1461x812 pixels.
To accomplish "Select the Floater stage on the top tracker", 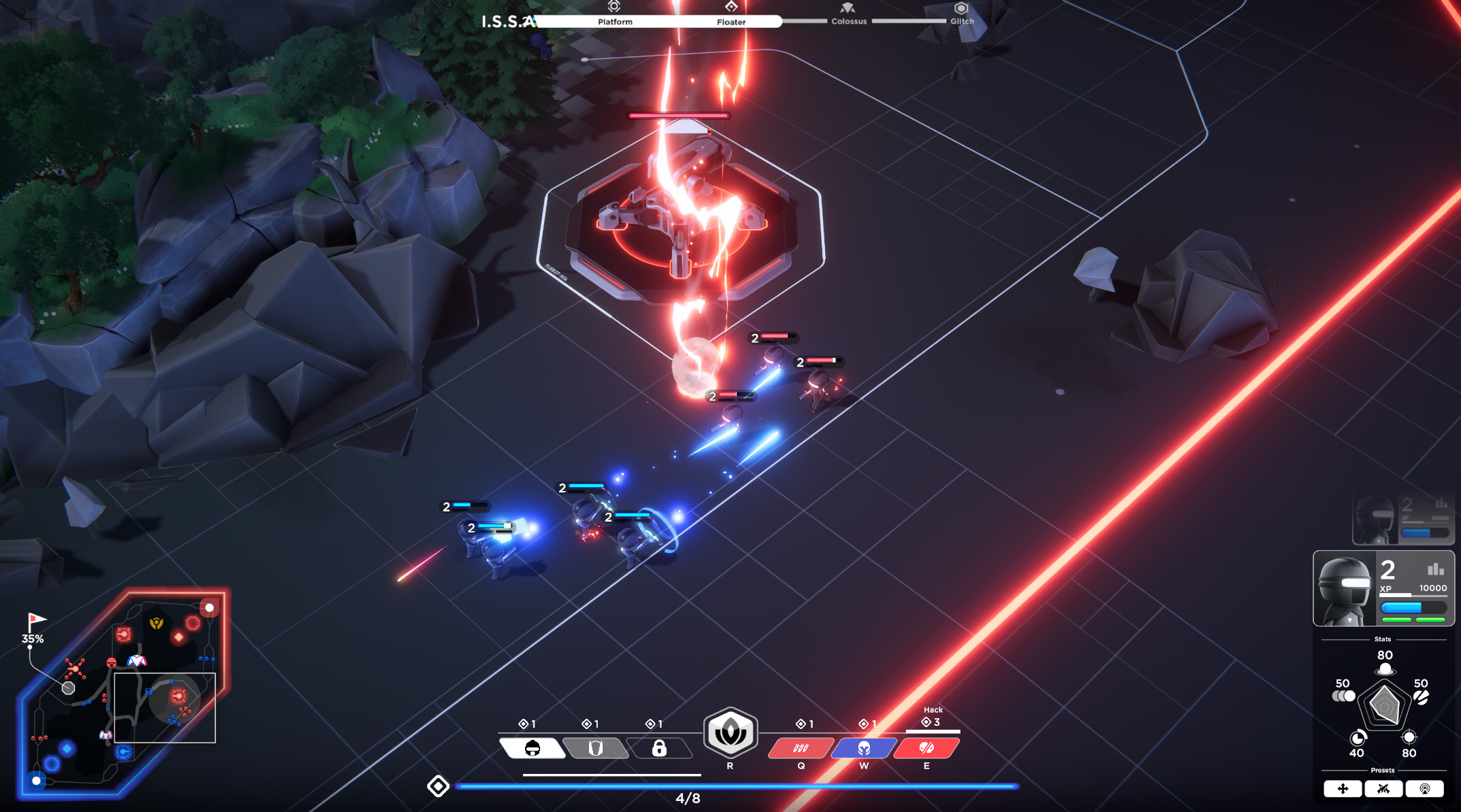I will click(x=731, y=14).
